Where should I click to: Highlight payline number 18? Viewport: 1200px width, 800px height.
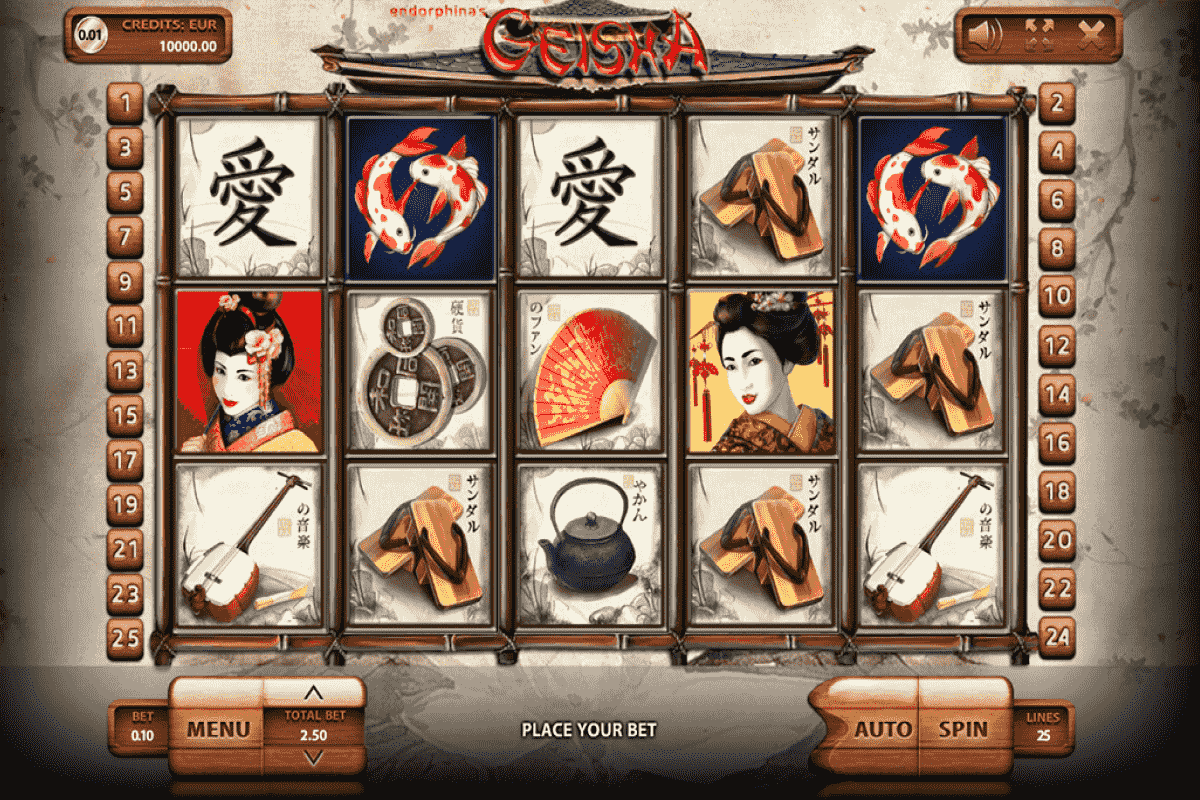point(1057,490)
